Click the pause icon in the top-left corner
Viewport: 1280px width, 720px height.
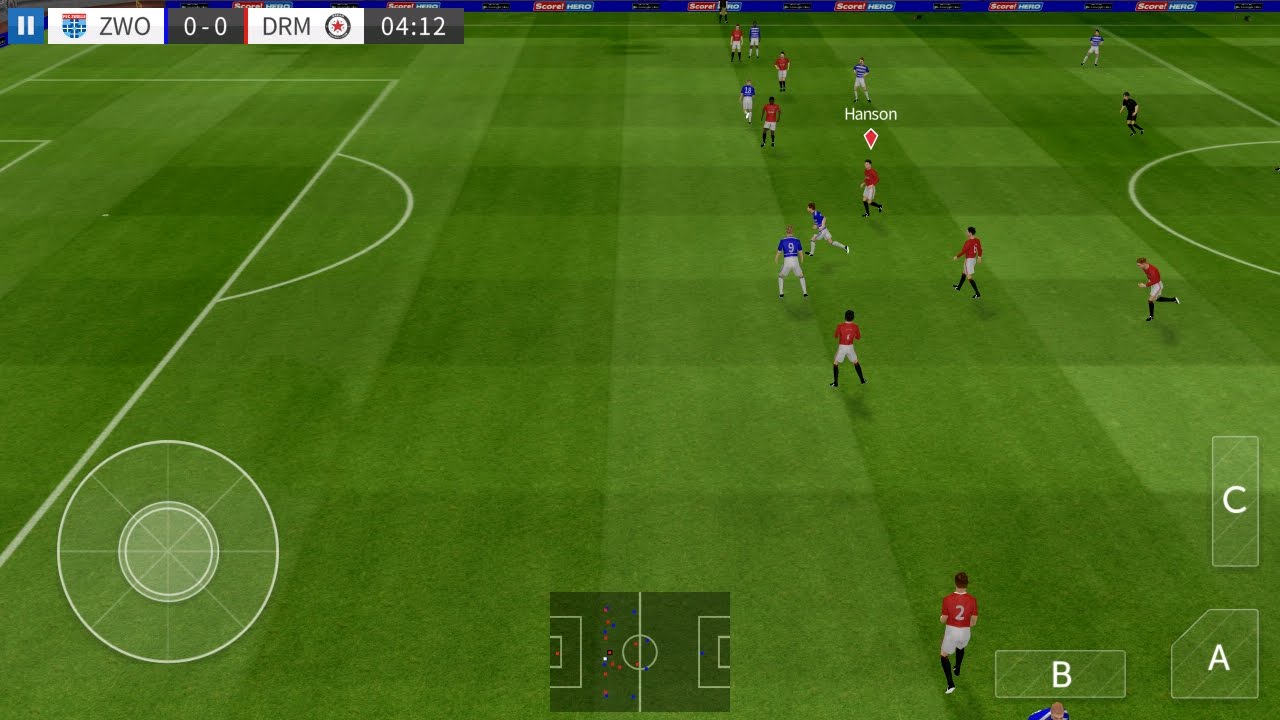click(x=24, y=25)
